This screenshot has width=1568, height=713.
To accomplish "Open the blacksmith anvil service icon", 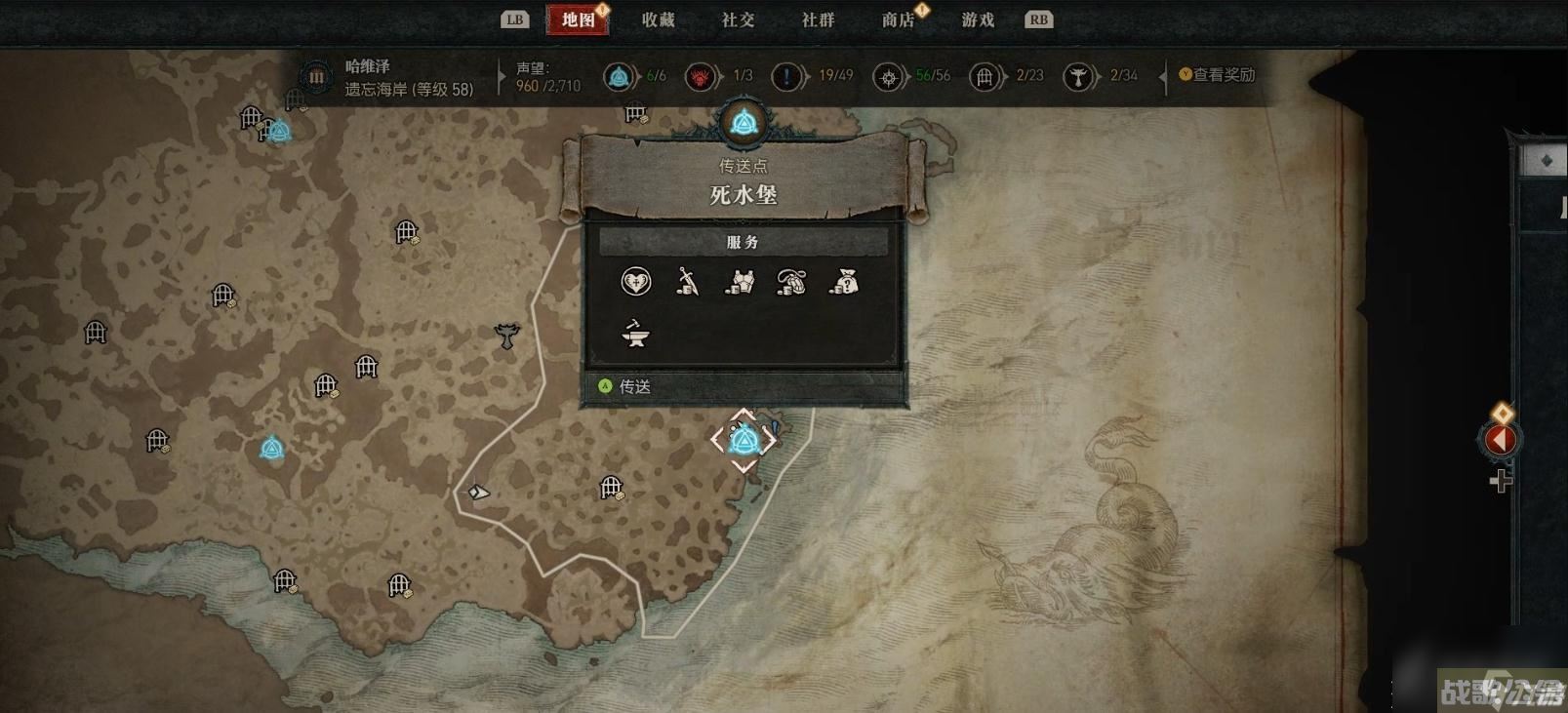I will pyautogui.click(x=635, y=336).
